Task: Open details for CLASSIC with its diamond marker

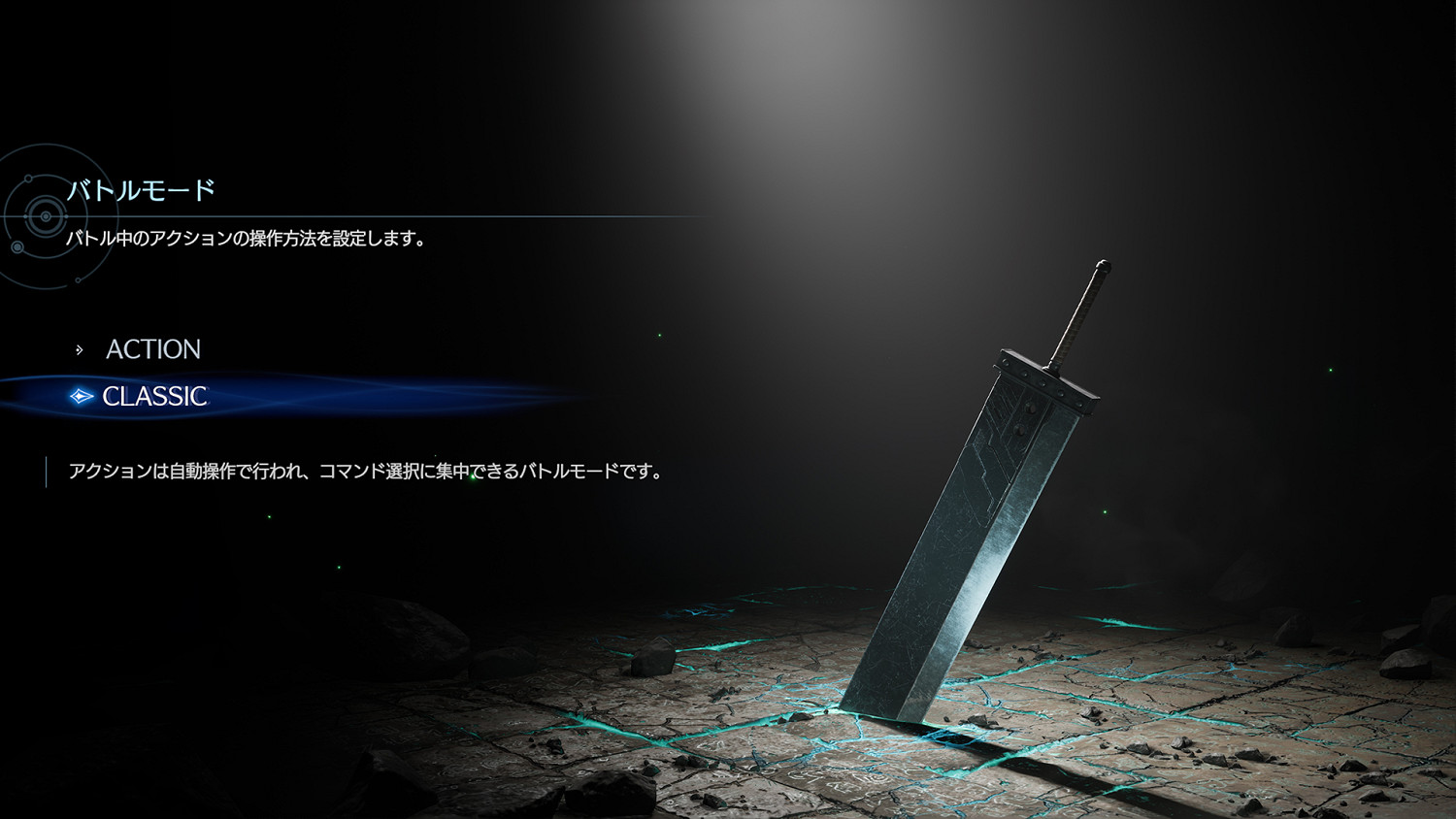Action: [80, 395]
